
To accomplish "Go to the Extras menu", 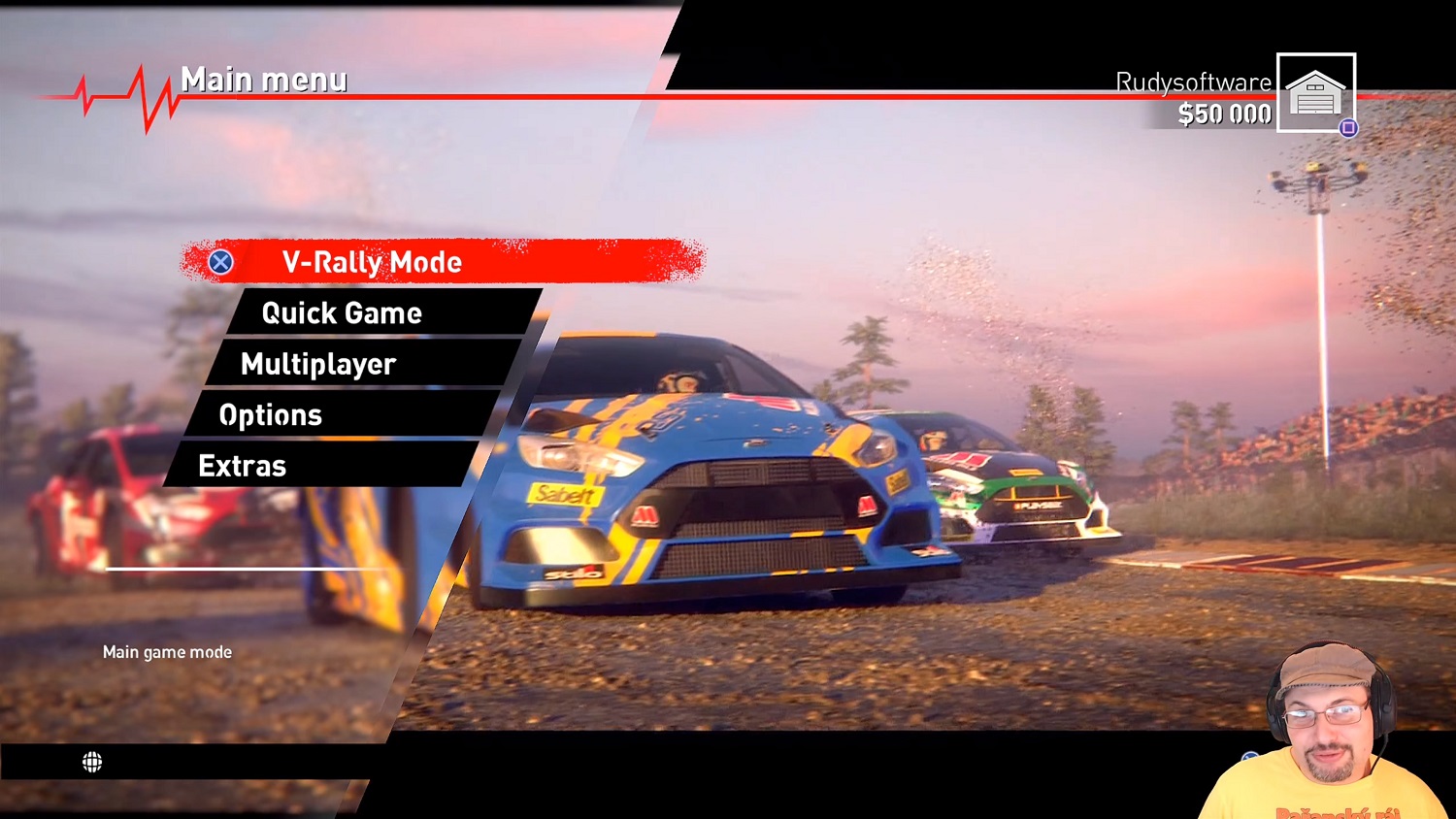I will [243, 466].
